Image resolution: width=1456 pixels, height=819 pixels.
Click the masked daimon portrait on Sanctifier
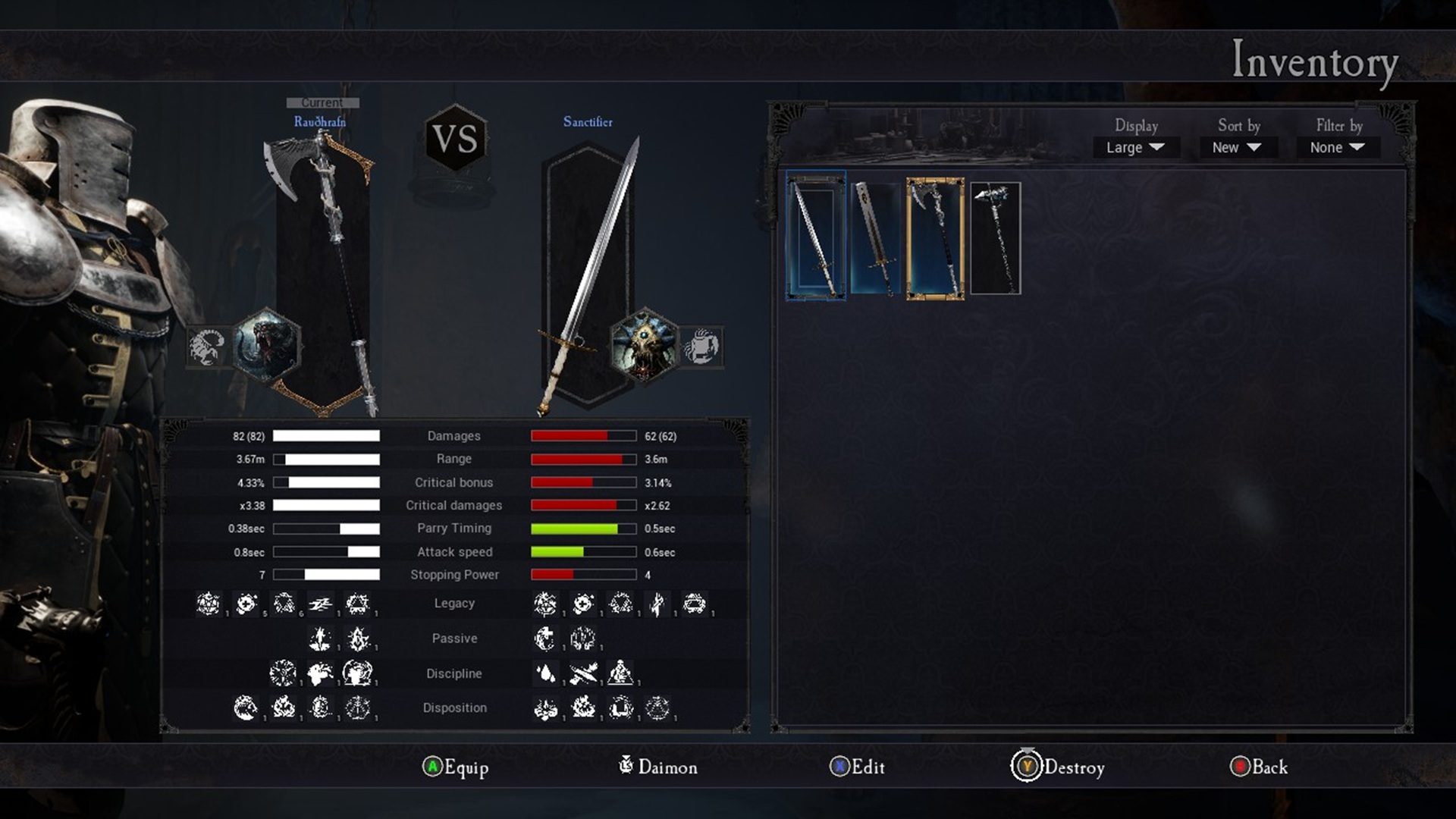pyautogui.click(x=644, y=346)
